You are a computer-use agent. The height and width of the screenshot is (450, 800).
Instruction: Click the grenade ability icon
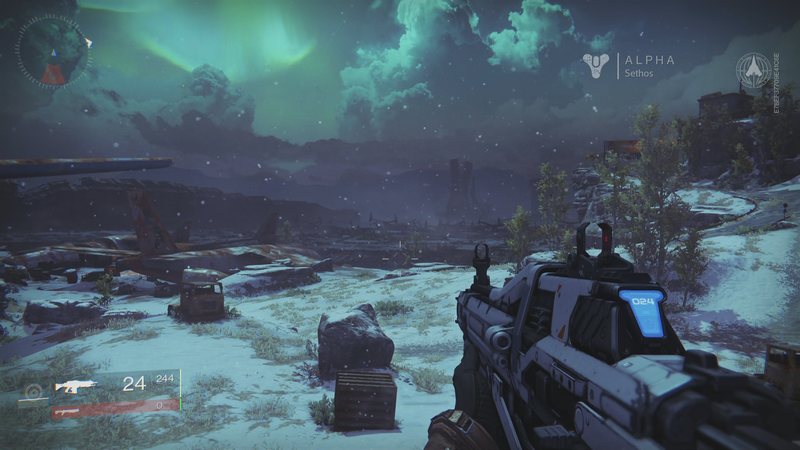point(33,392)
